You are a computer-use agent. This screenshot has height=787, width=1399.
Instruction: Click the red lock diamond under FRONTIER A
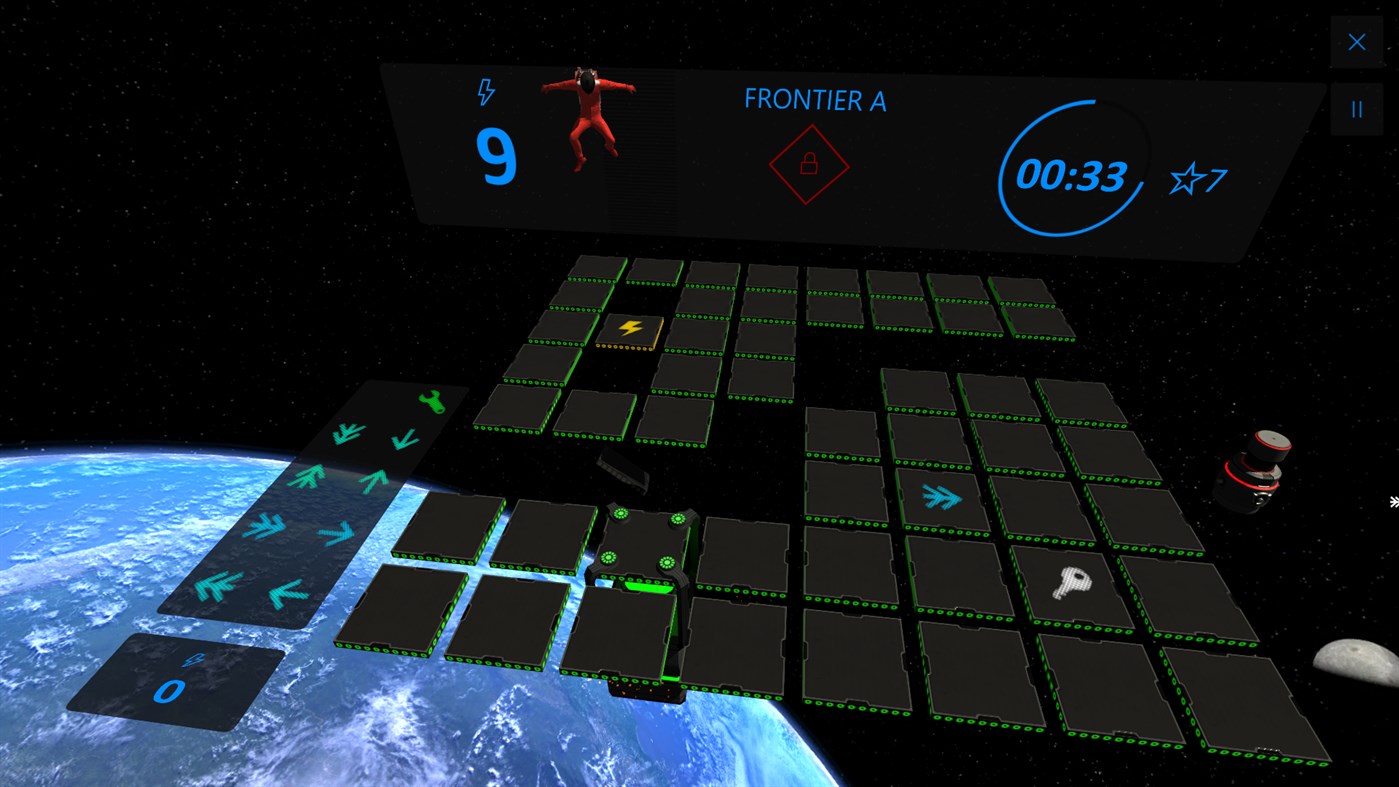(x=808, y=164)
